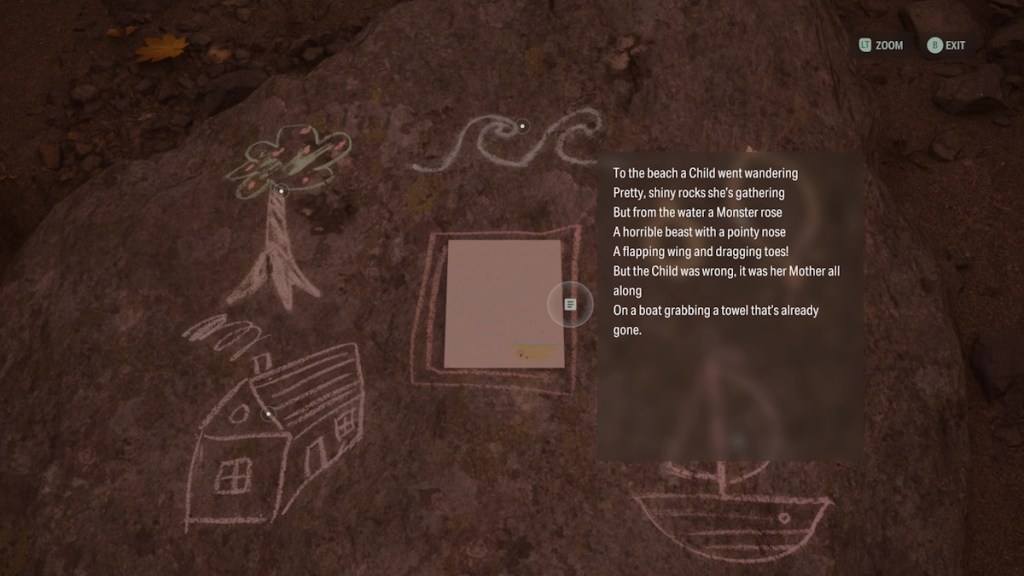Select the marker on the tree drawing
1024x576 pixels.
click(x=282, y=190)
